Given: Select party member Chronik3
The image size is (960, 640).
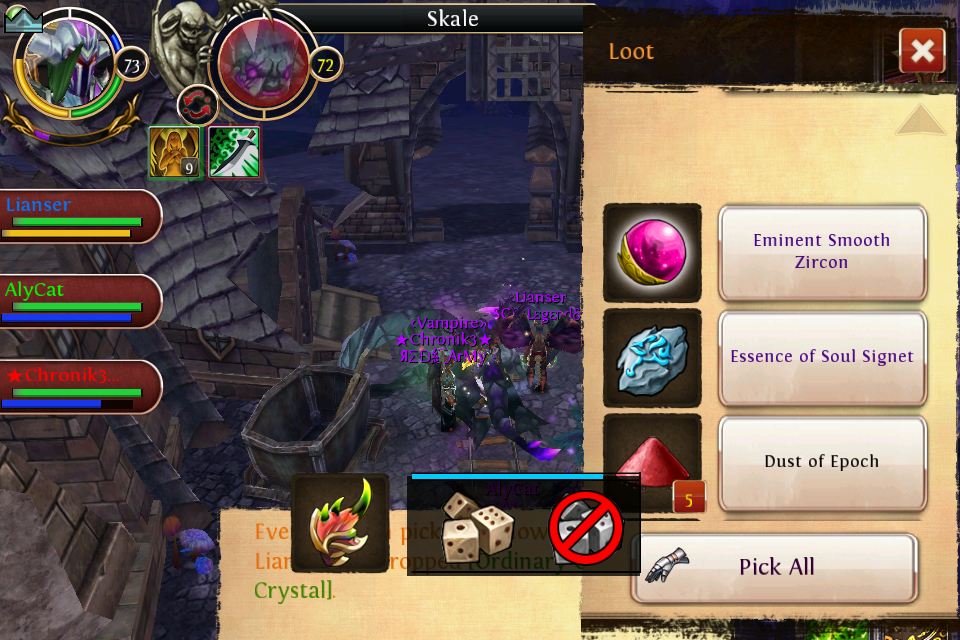Looking at the screenshot, I should (80, 387).
